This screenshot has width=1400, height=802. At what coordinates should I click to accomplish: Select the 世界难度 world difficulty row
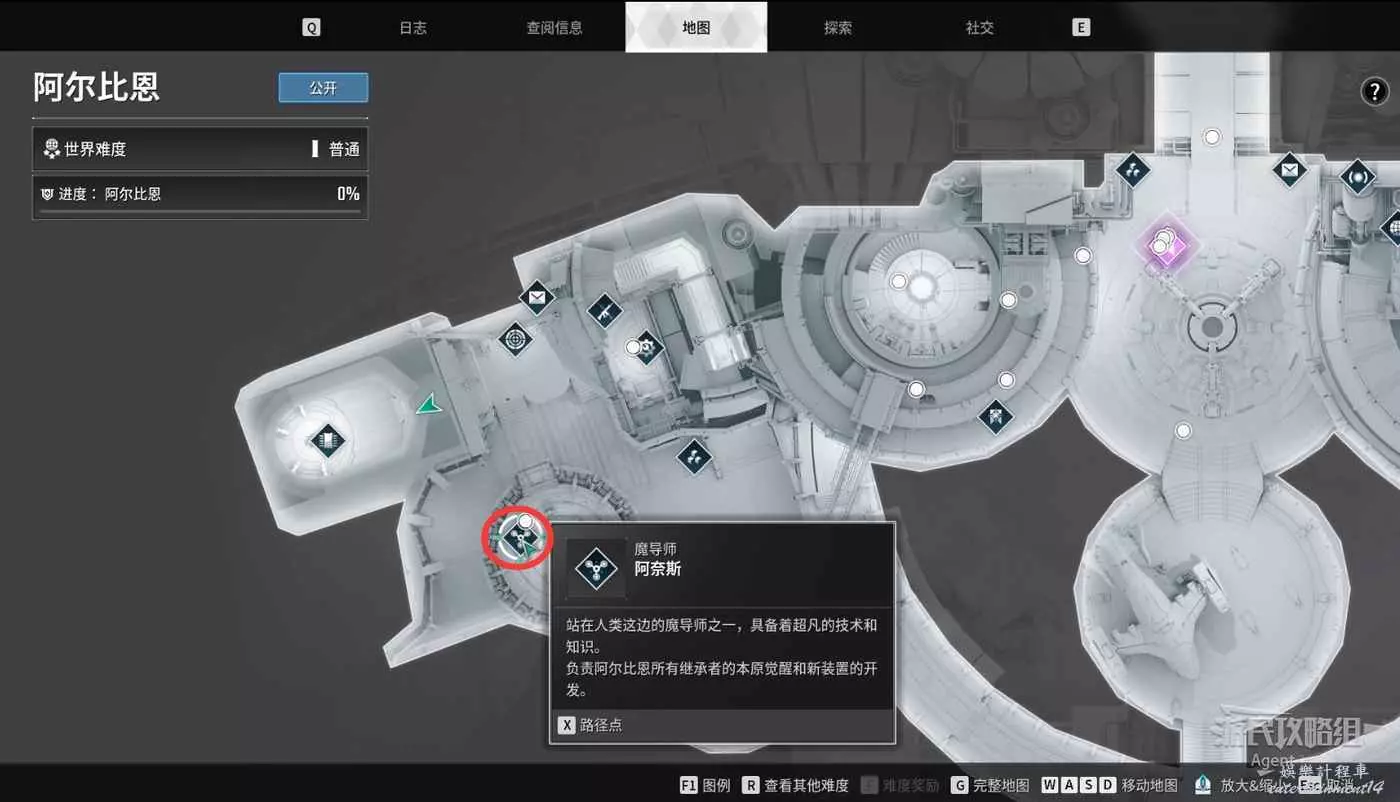click(200, 149)
